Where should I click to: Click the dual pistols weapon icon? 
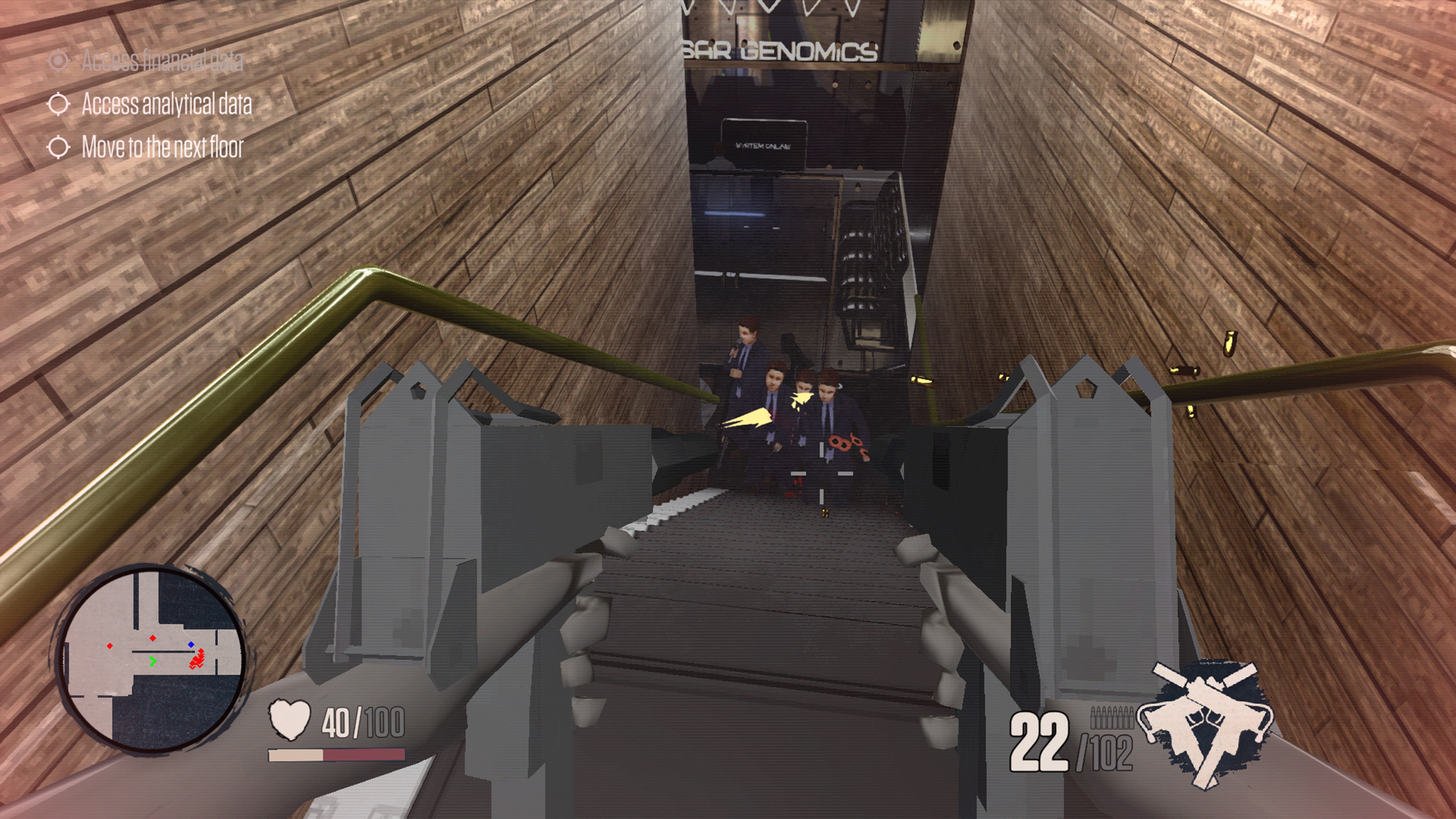[1206, 722]
